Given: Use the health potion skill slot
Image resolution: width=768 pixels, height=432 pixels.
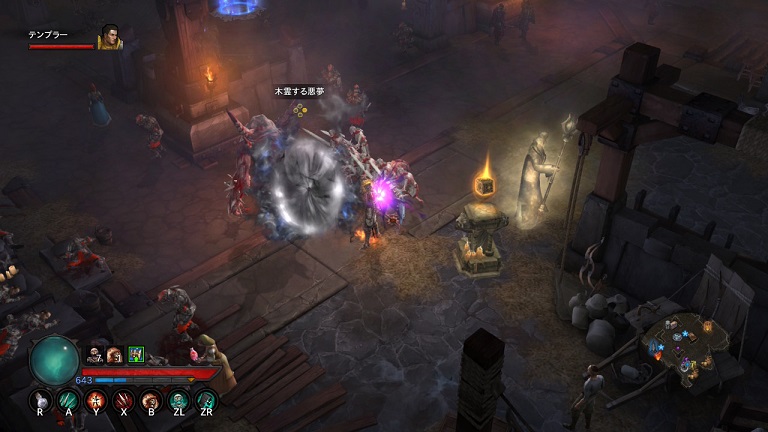Looking at the screenshot, I should tap(41, 401).
